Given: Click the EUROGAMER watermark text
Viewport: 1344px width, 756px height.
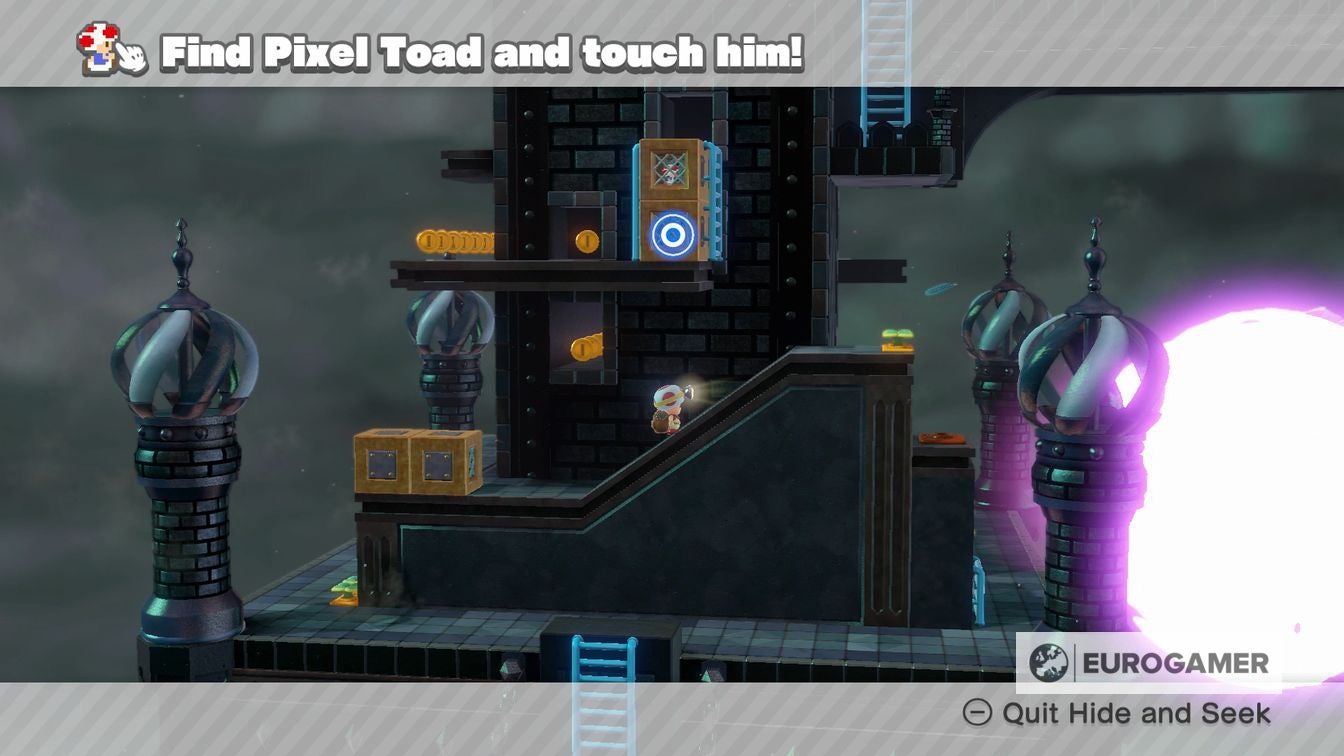Looking at the screenshot, I should pos(1175,660).
